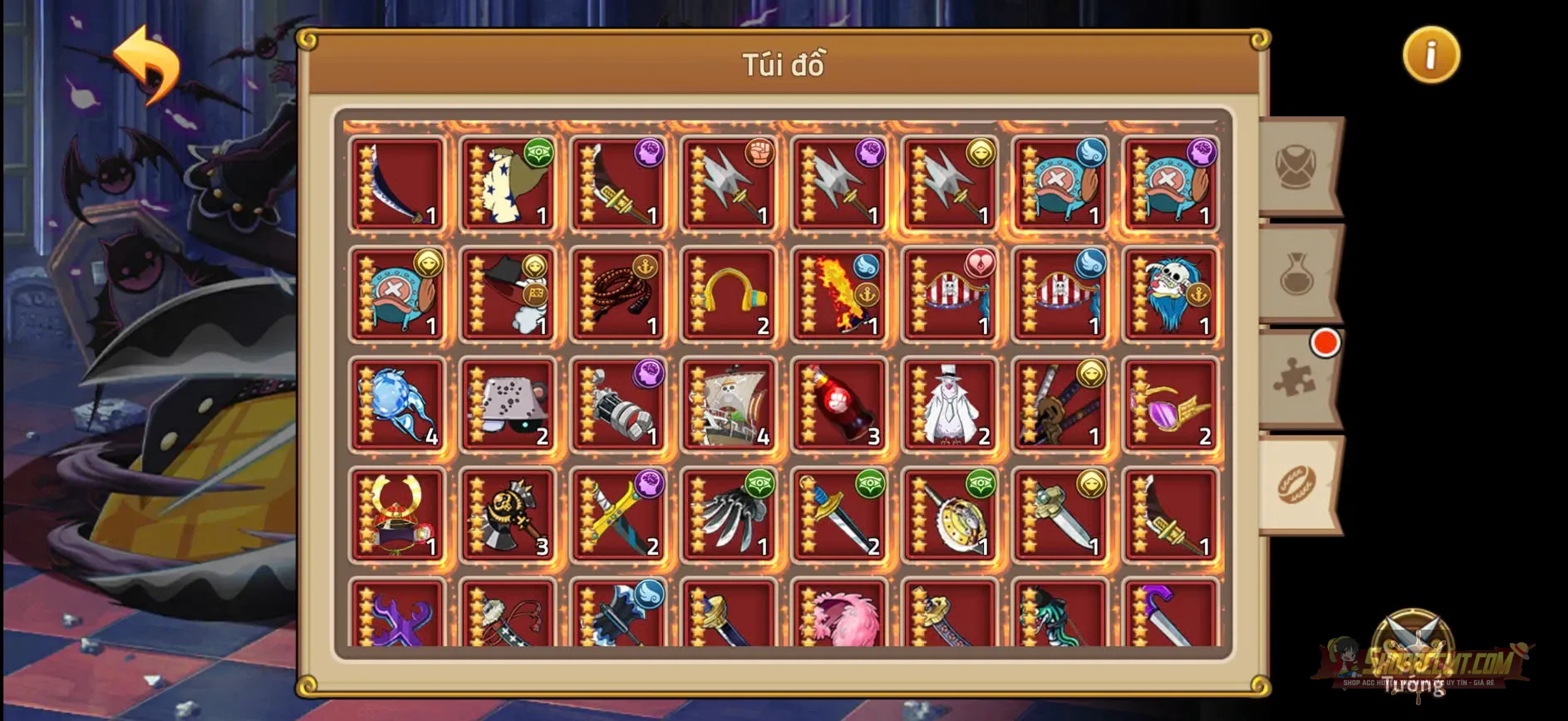Select the golden headphones item
Image resolution: width=1568 pixels, height=721 pixels.
[730, 295]
